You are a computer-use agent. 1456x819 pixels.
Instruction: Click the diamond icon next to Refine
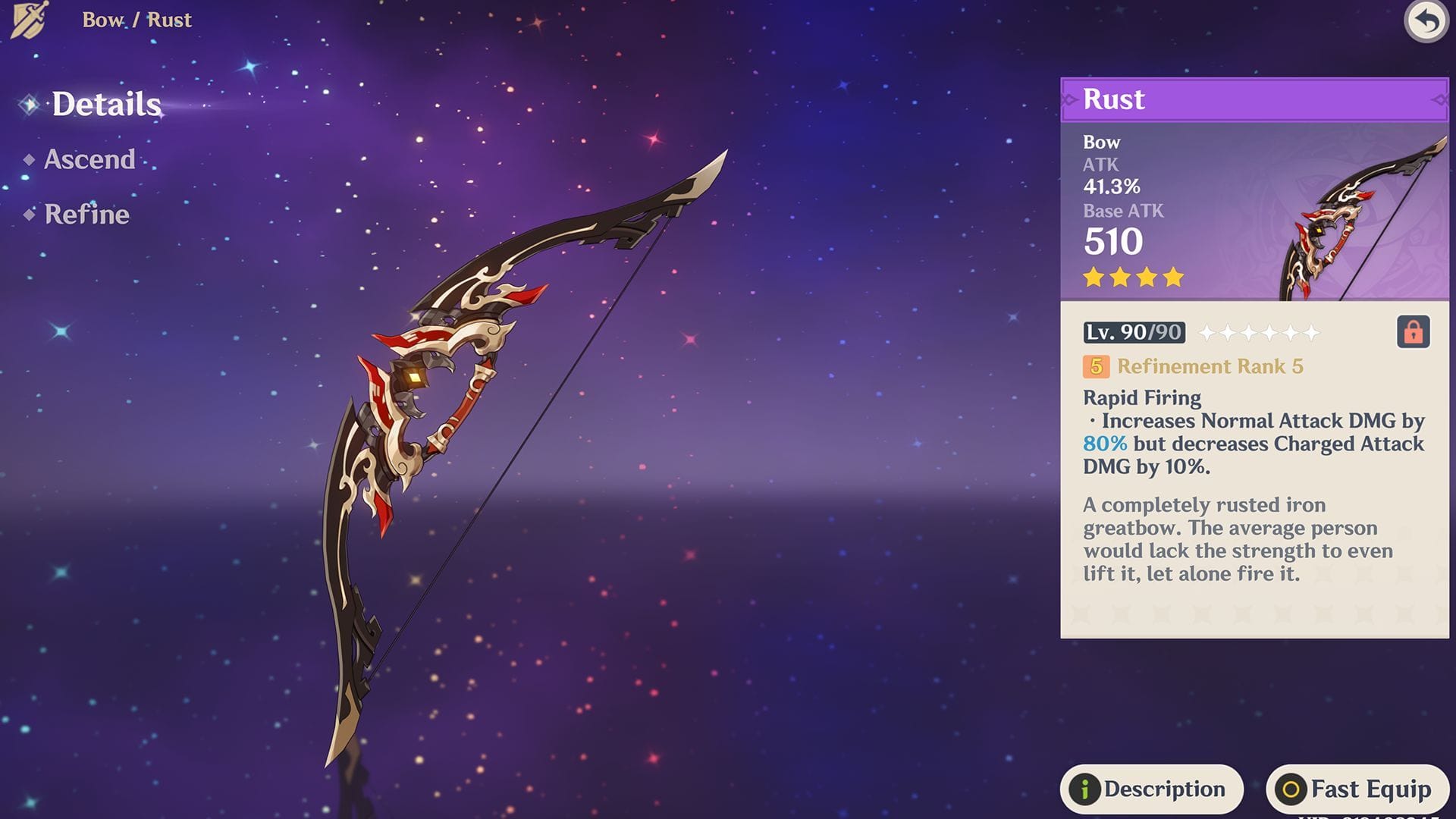tap(30, 215)
